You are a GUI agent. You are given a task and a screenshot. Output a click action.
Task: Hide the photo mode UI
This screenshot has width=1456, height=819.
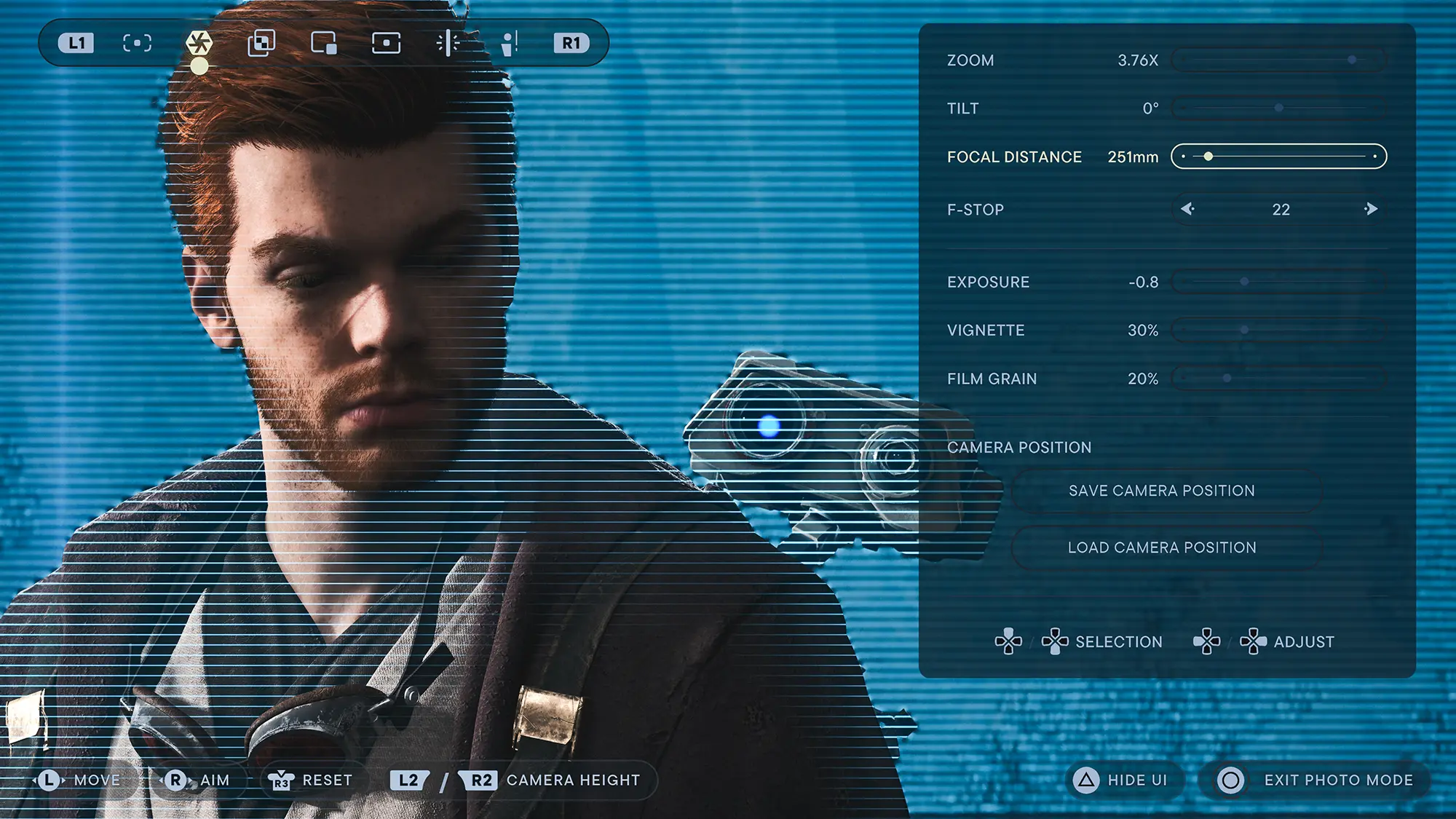click(1125, 780)
